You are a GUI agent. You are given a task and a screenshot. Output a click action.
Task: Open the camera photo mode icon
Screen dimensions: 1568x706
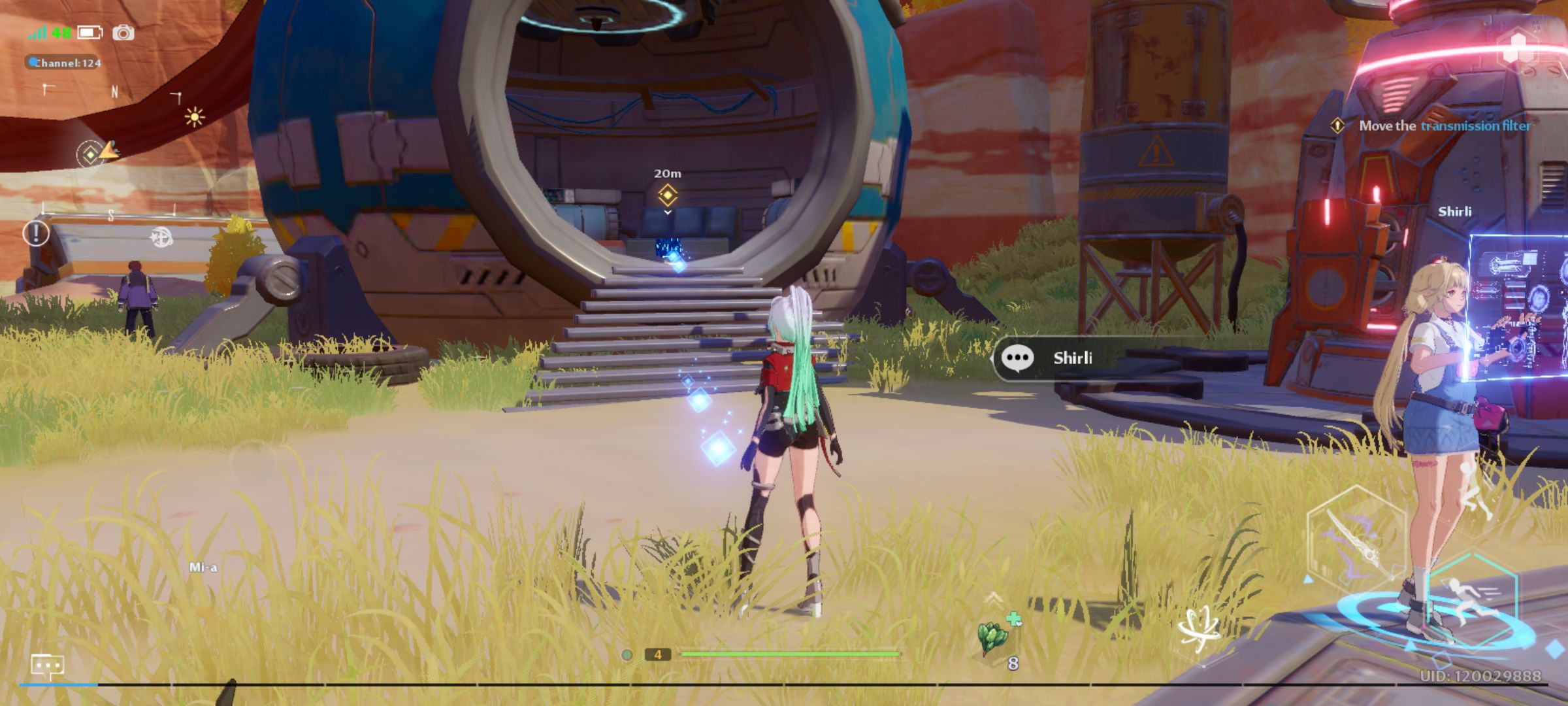click(x=123, y=33)
